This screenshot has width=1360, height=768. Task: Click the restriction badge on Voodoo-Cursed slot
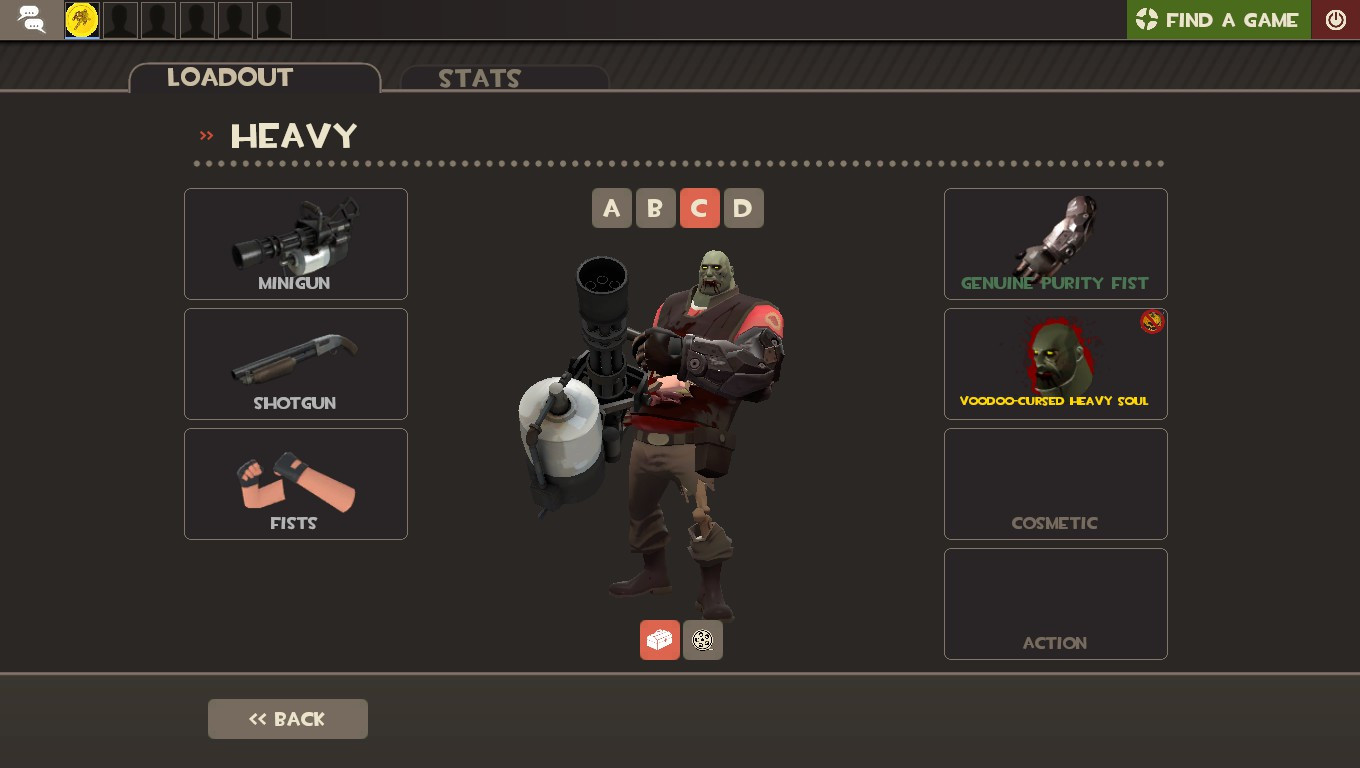(x=1151, y=322)
